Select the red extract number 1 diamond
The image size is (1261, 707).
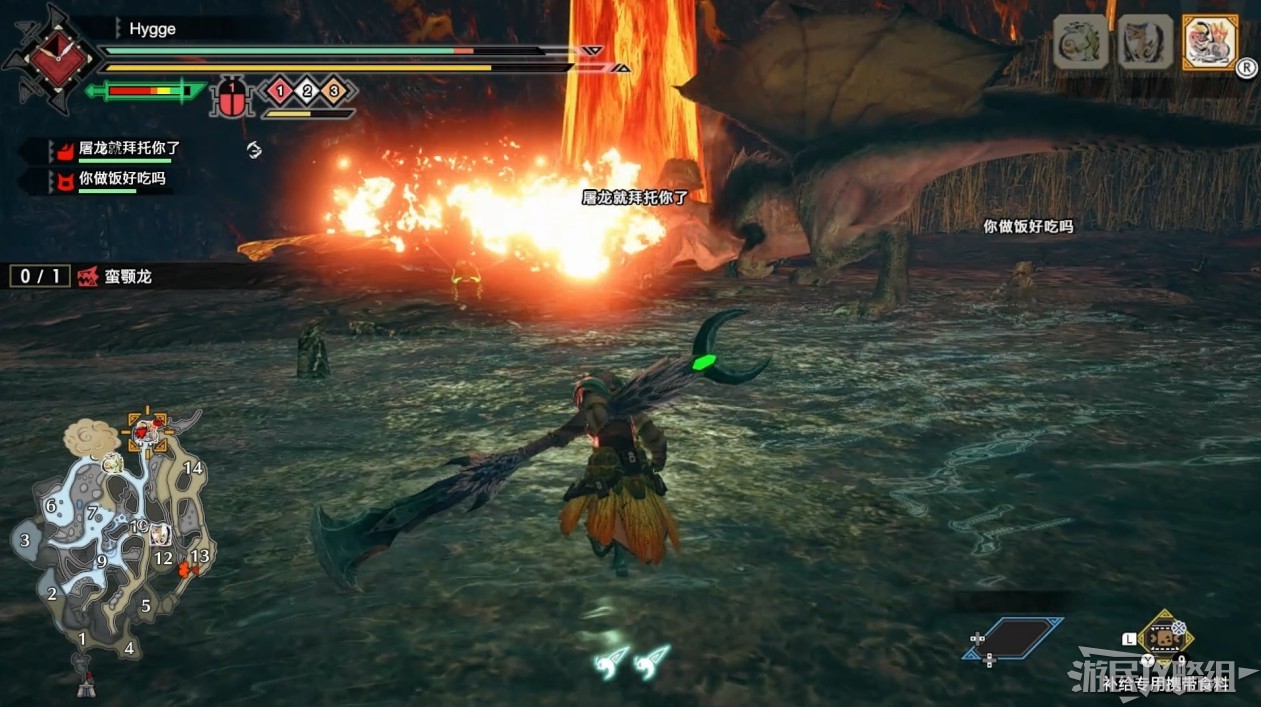tap(279, 92)
